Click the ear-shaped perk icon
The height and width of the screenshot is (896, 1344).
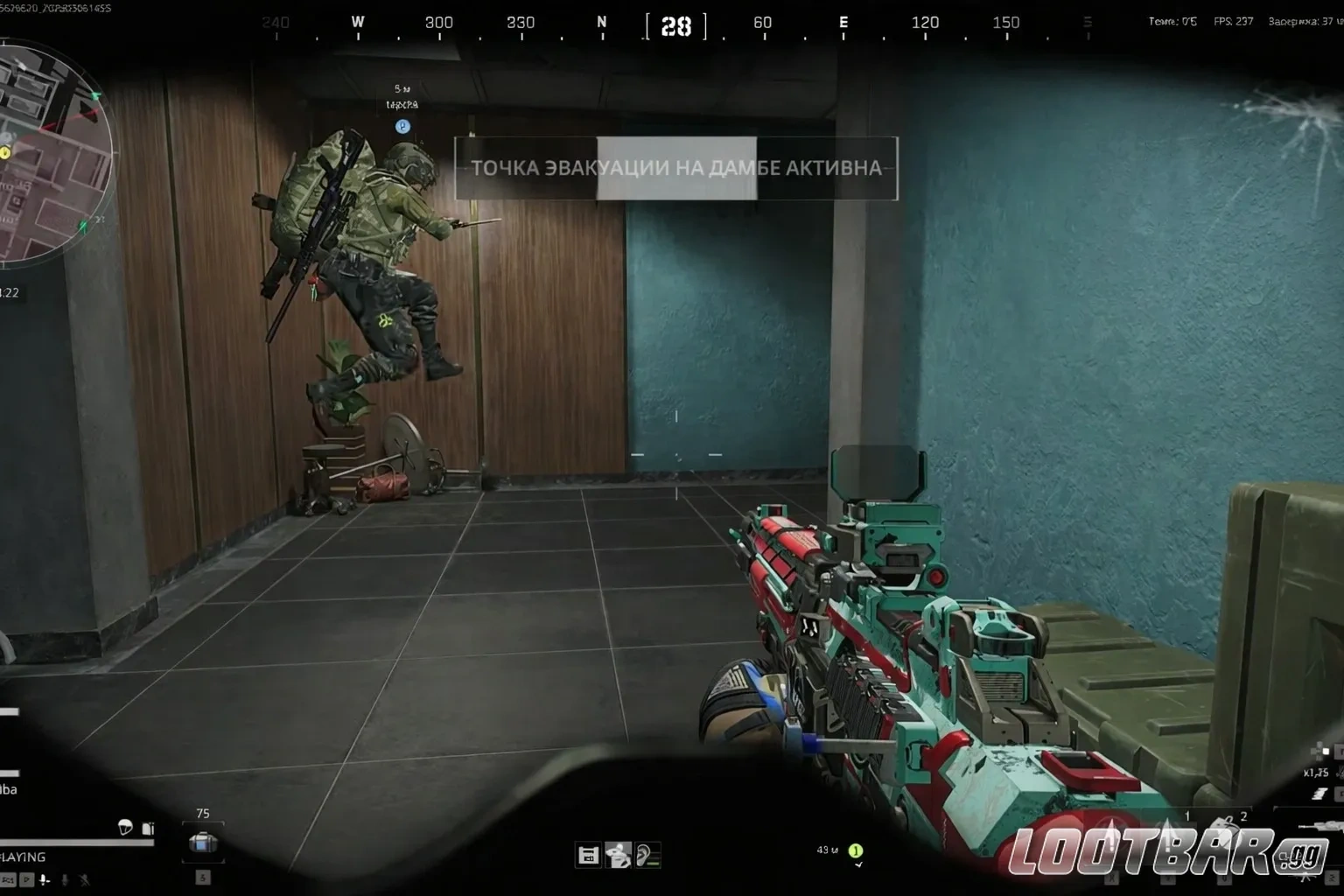(x=648, y=855)
